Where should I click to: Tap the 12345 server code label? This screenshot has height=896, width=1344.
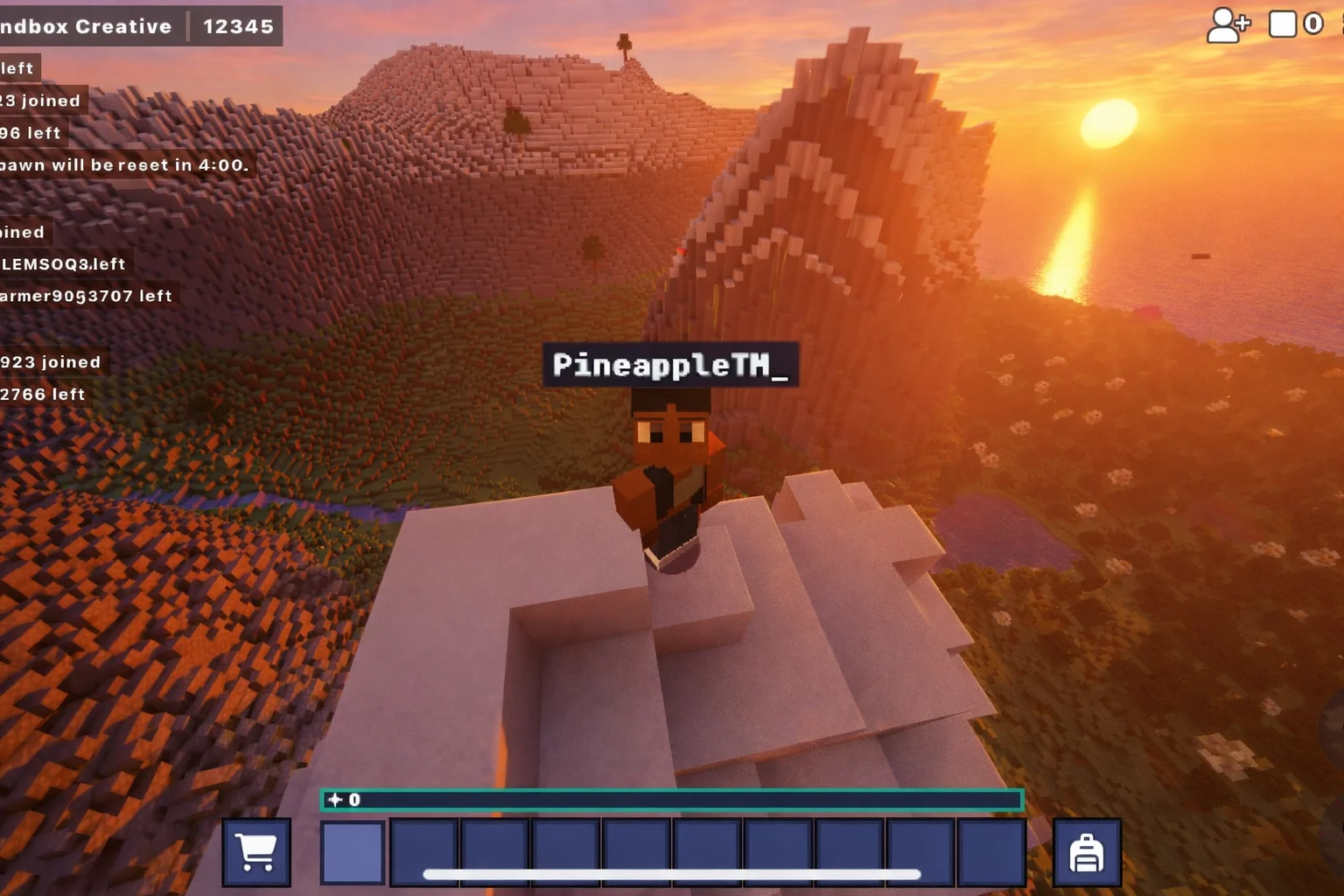[x=238, y=26]
